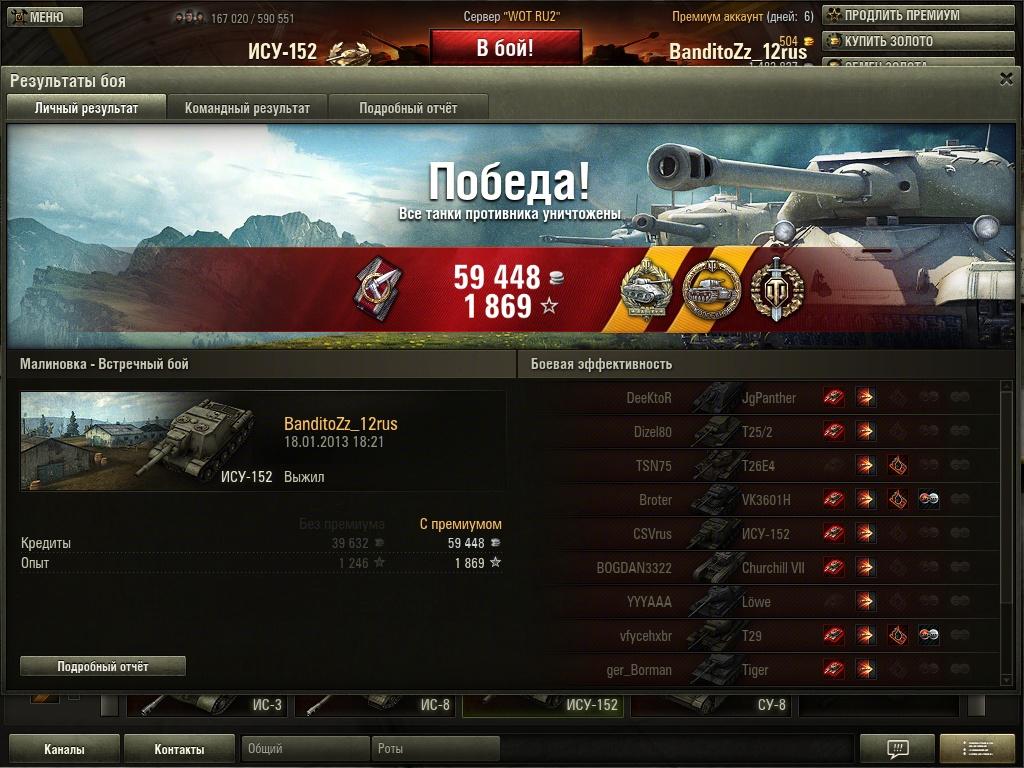
Task: Select the Общий chat tab
Action: pos(305,749)
